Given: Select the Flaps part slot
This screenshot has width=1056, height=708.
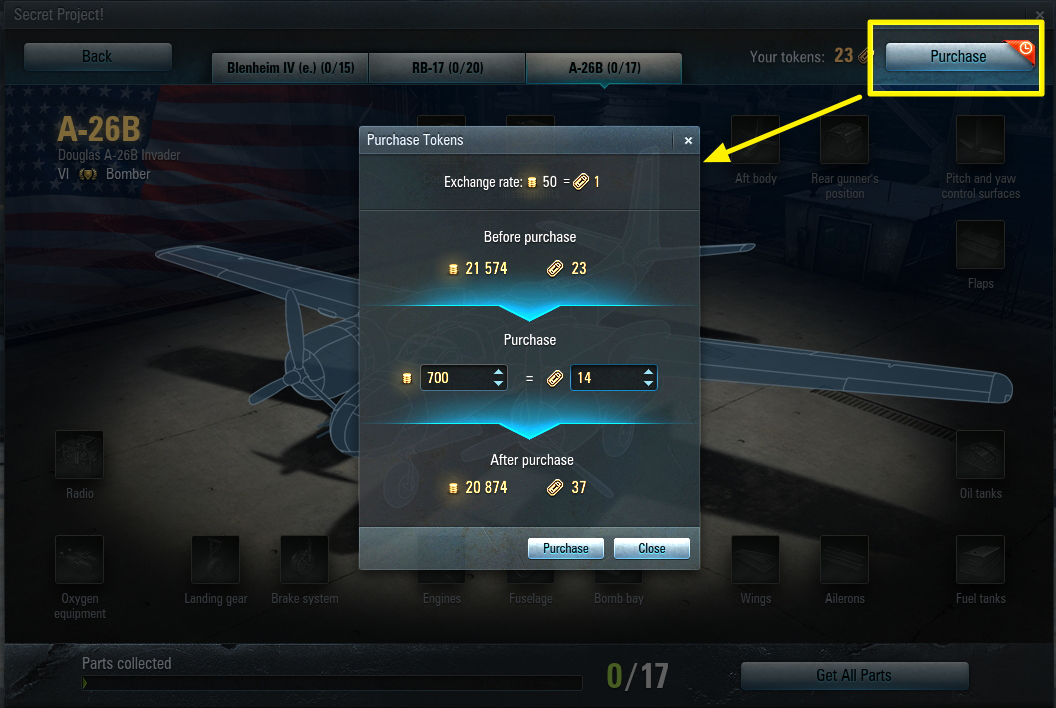Looking at the screenshot, I should (980, 245).
